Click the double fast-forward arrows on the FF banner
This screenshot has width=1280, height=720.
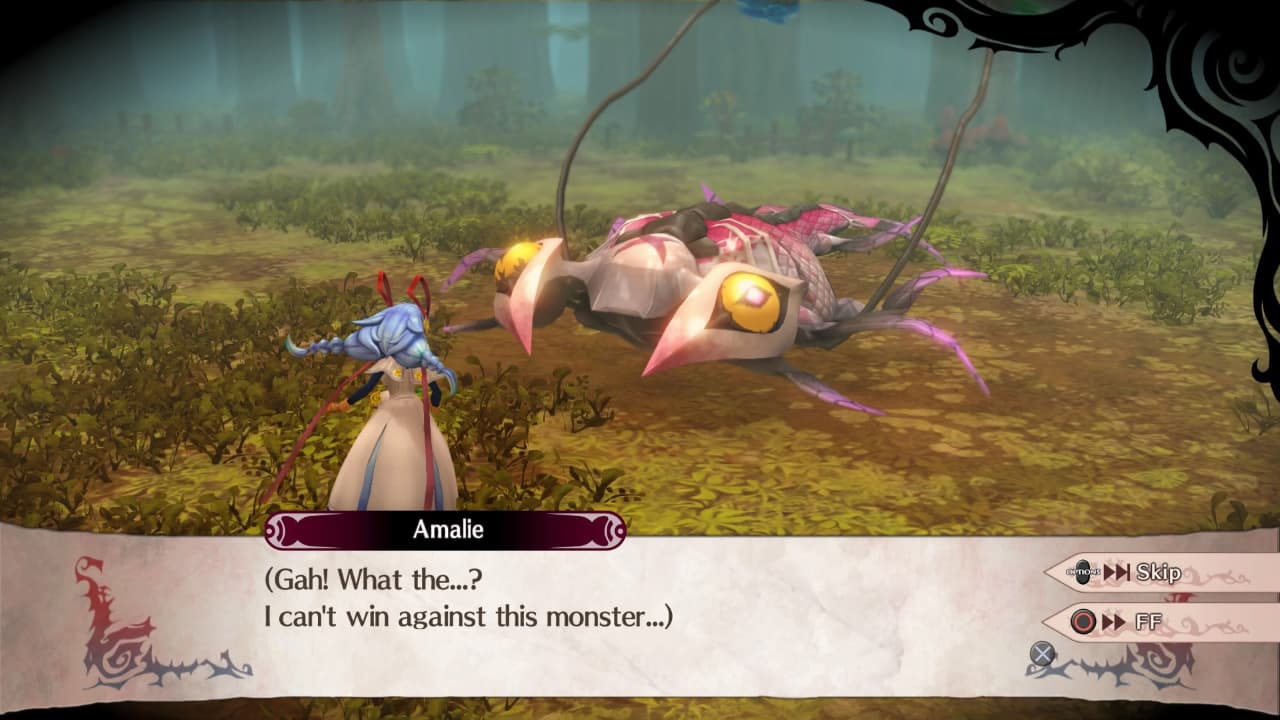(1115, 620)
